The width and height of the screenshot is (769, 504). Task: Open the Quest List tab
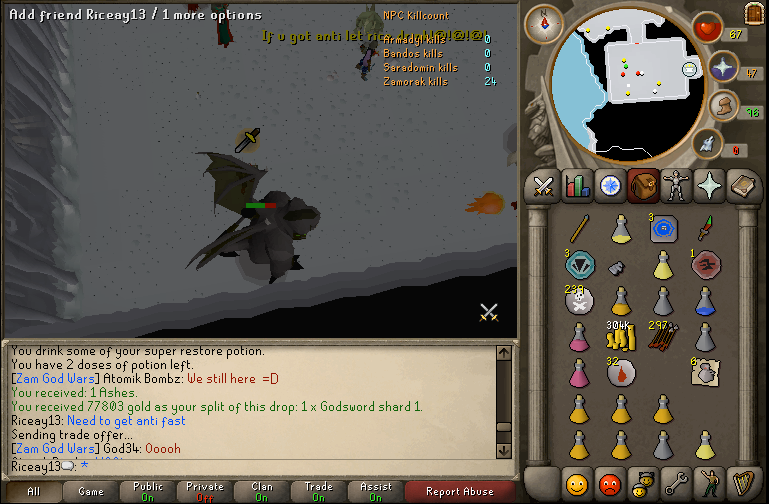tap(610, 185)
